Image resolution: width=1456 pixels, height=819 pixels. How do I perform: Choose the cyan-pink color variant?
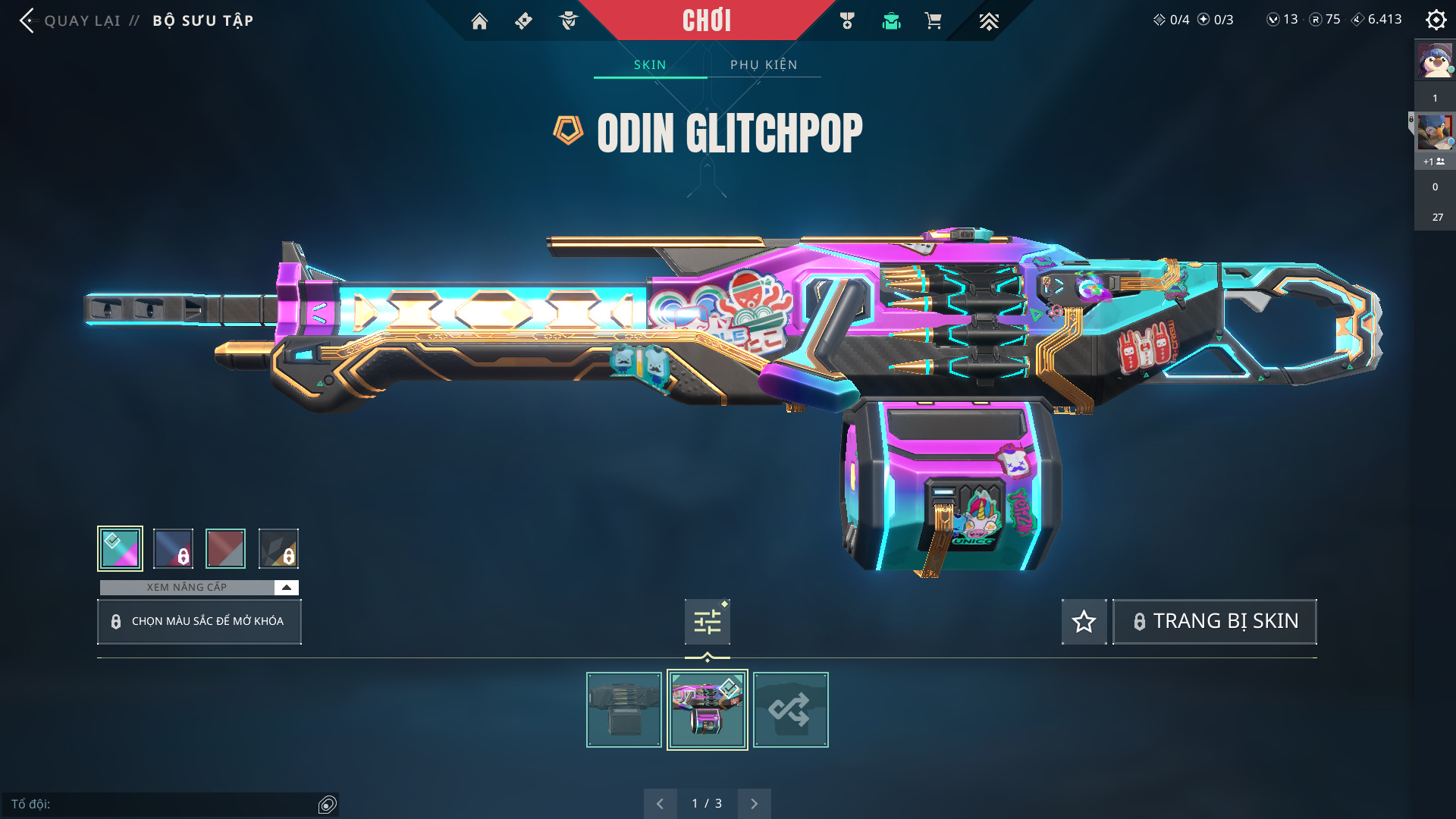(x=120, y=548)
